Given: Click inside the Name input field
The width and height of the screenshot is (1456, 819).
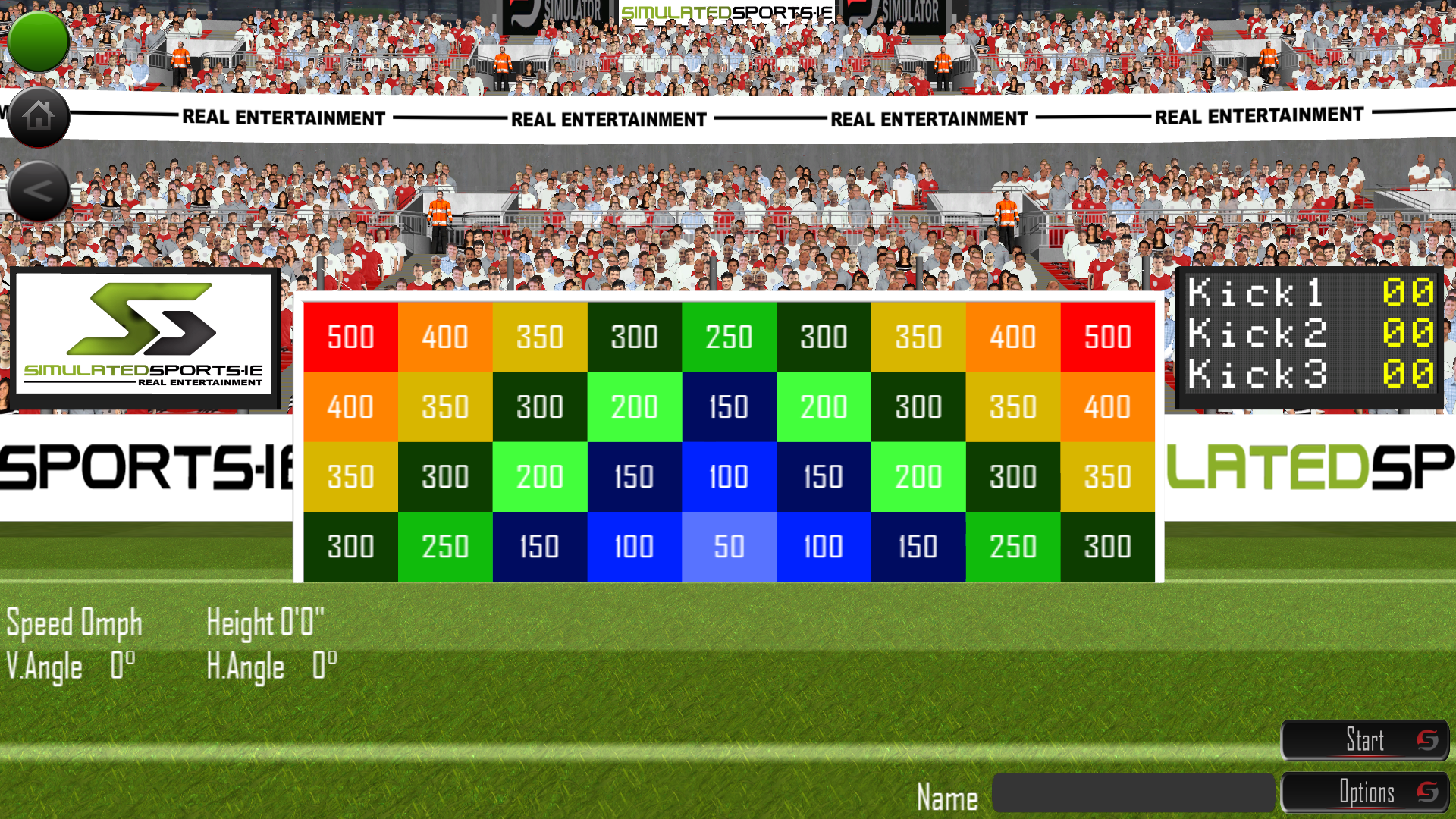Looking at the screenshot, I should (x=1134, y=791).
